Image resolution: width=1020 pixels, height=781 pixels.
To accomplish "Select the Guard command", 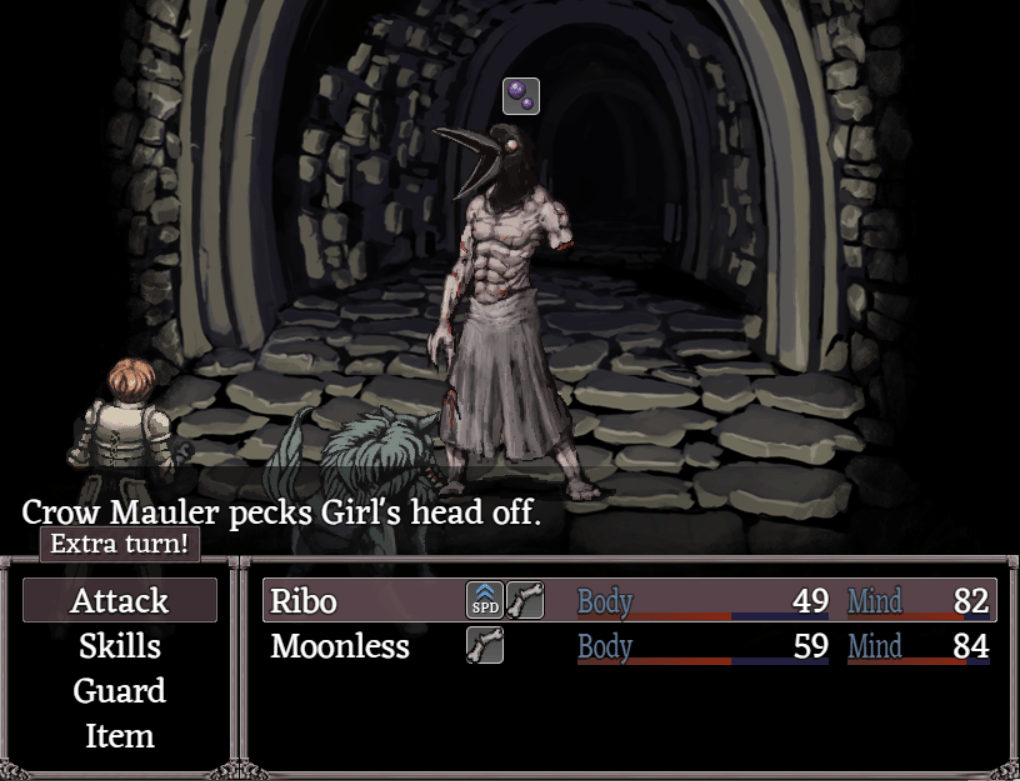I will [119, 691].
